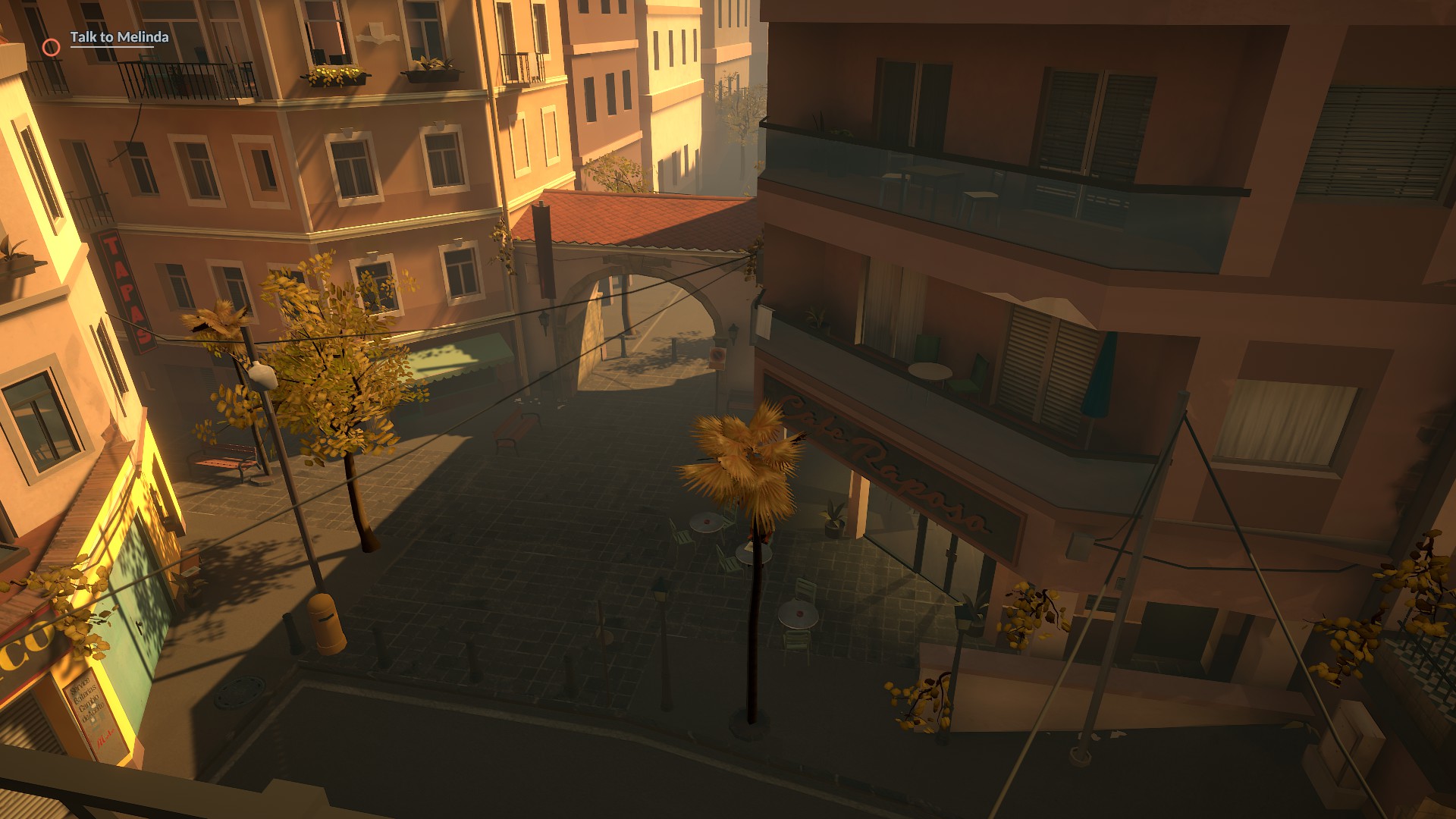1456x819 pixels.
Task: Select the "Talk to Melinda" objective tracker
Action: (119, 37)
